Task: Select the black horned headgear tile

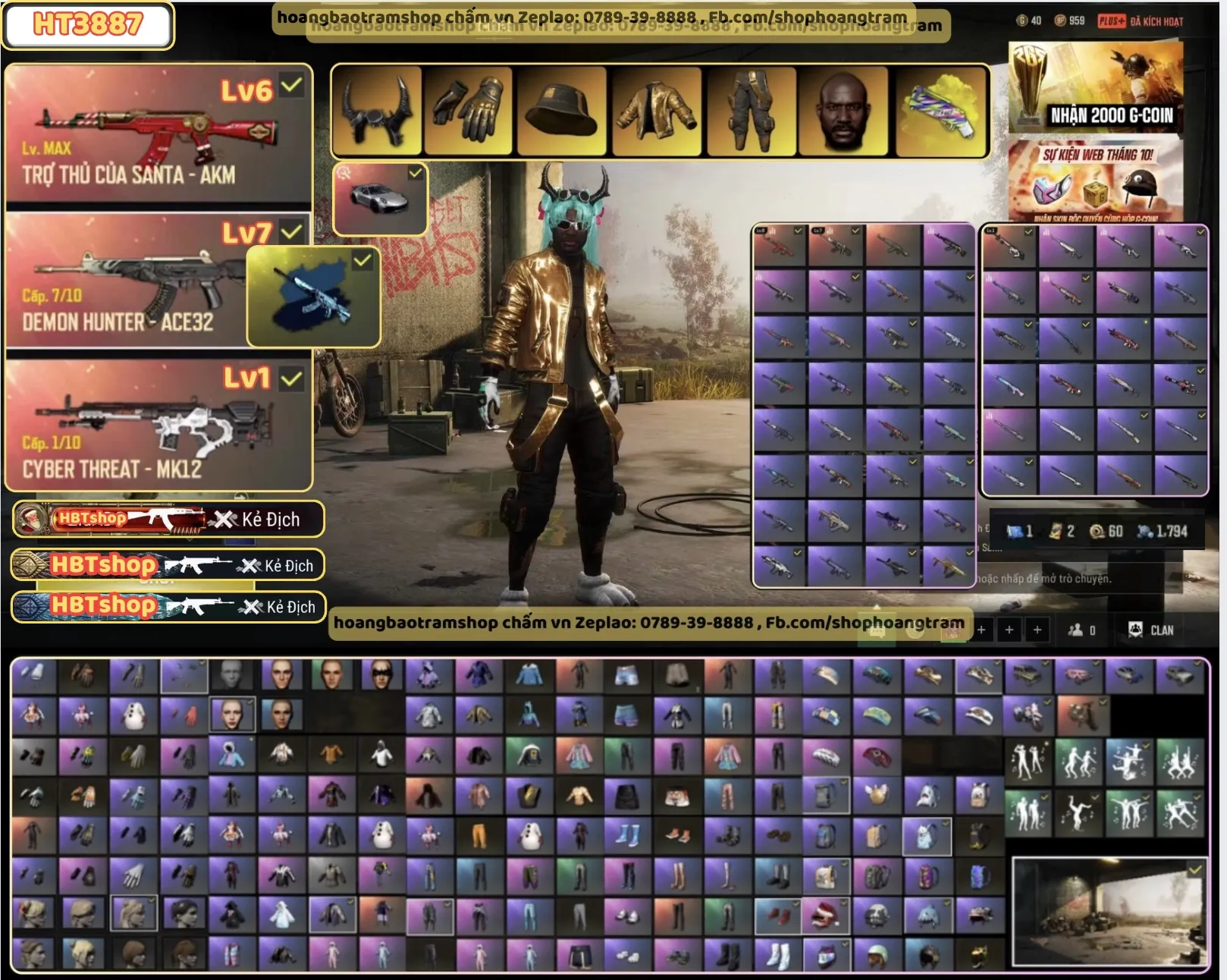Action: click(377, 112)
